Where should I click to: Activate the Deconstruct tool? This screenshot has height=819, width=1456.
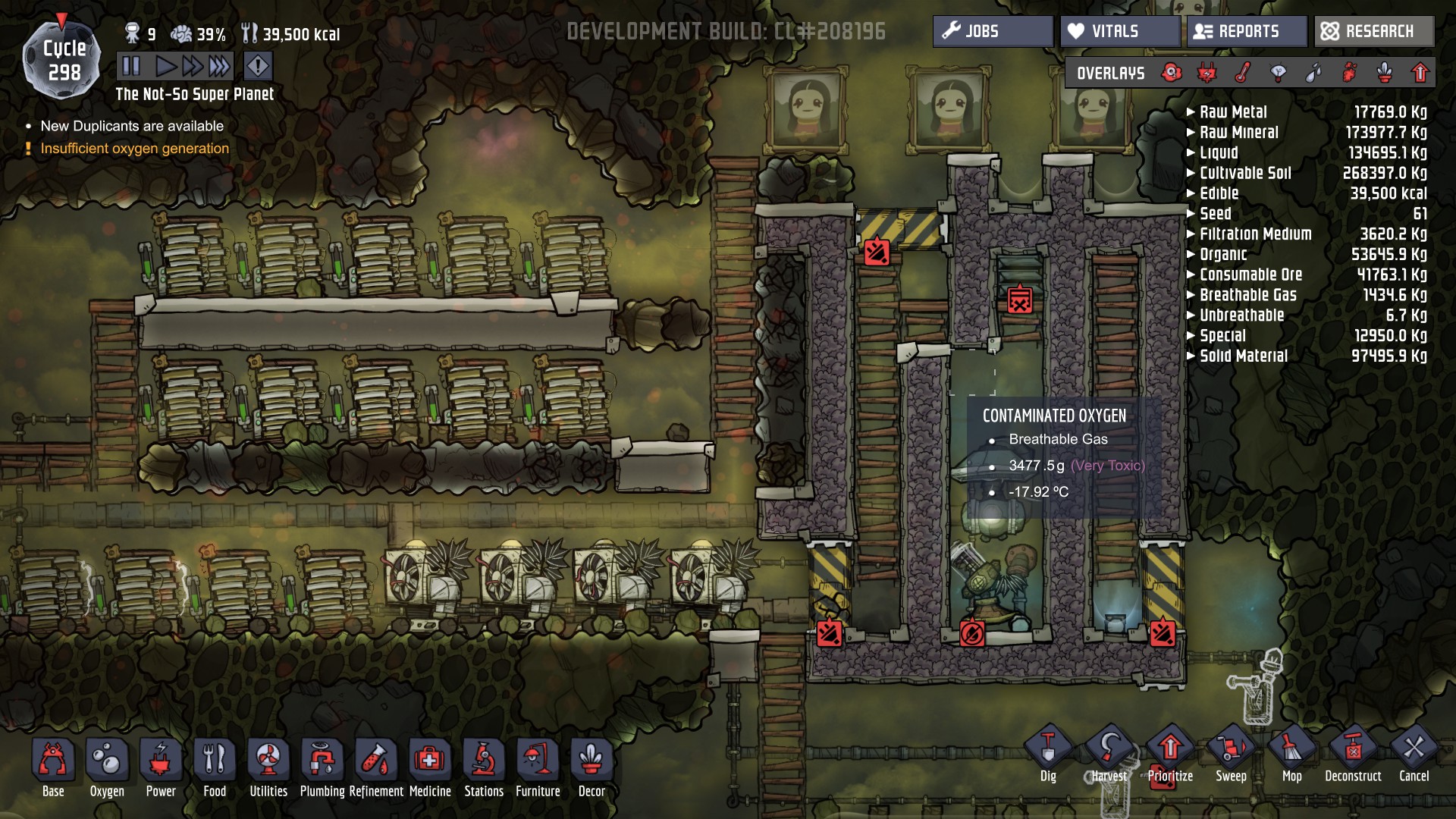point(1353,755)
